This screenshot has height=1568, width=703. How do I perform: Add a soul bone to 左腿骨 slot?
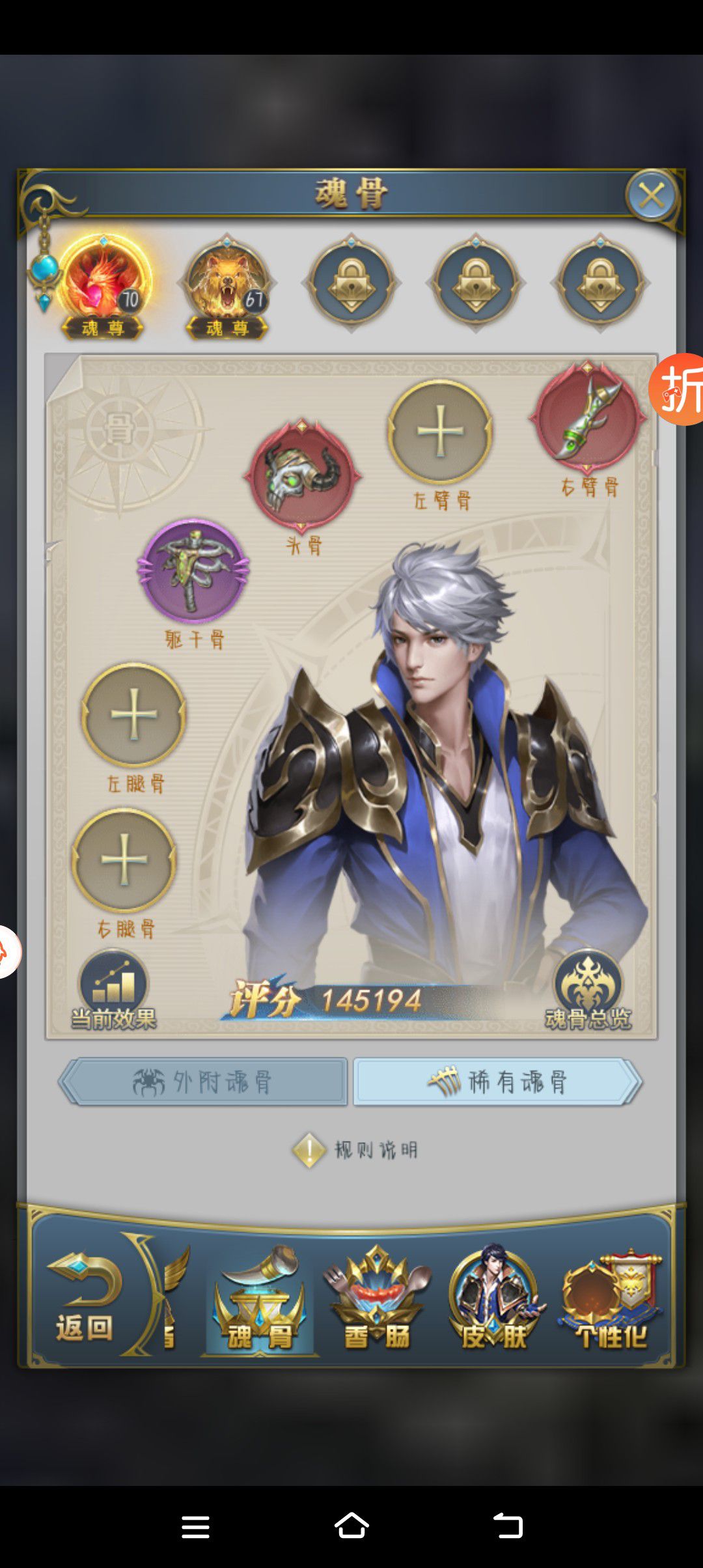pos(133,714)
